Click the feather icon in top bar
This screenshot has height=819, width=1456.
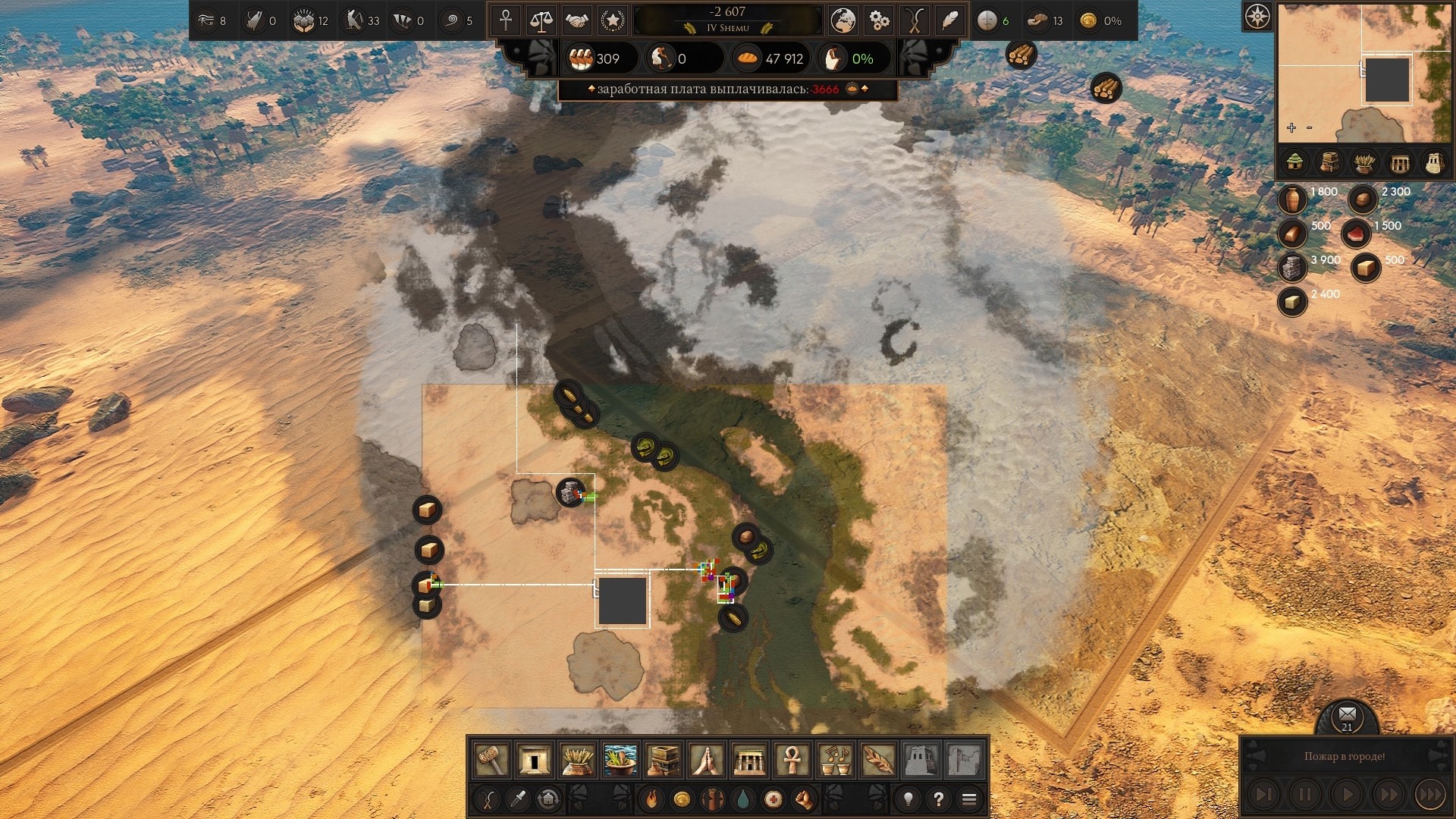(x=950, y=20)
